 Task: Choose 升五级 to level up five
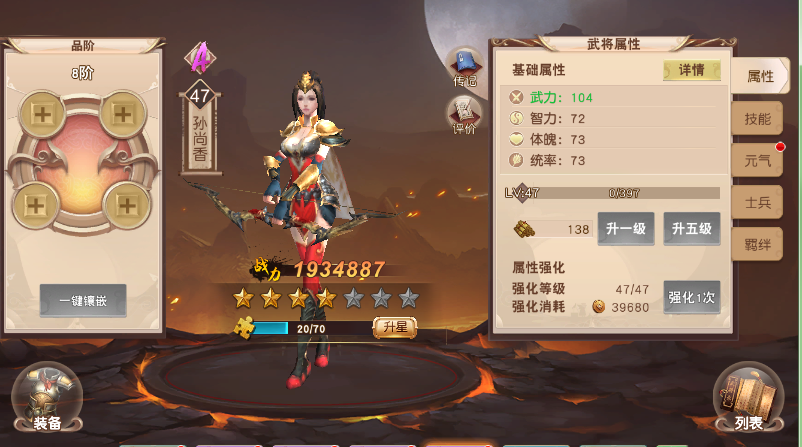(x=691, y=229)
